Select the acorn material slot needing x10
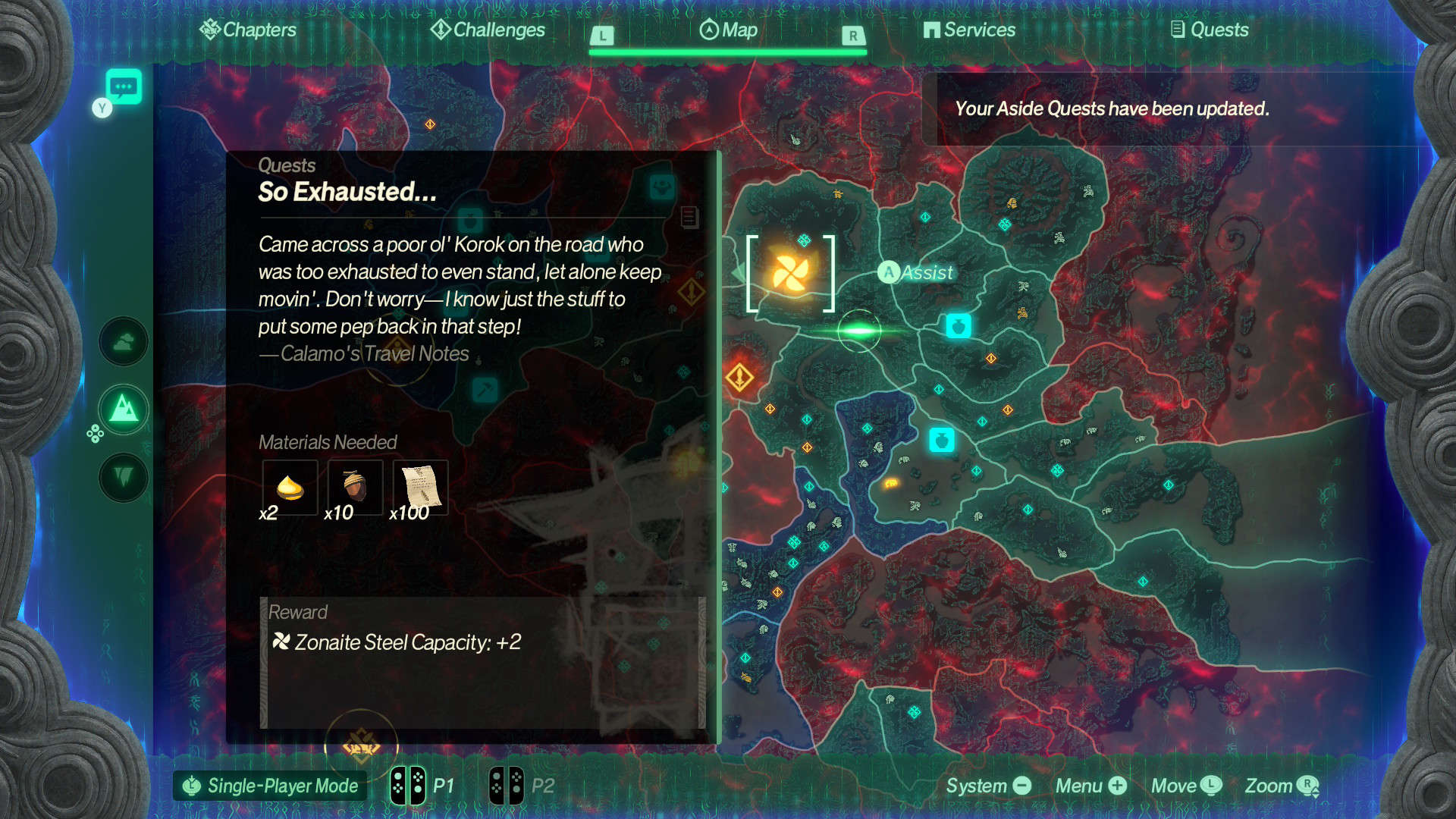Image resolution: width=1456 pixels, height=819 pixels. (x=355, y=488)
